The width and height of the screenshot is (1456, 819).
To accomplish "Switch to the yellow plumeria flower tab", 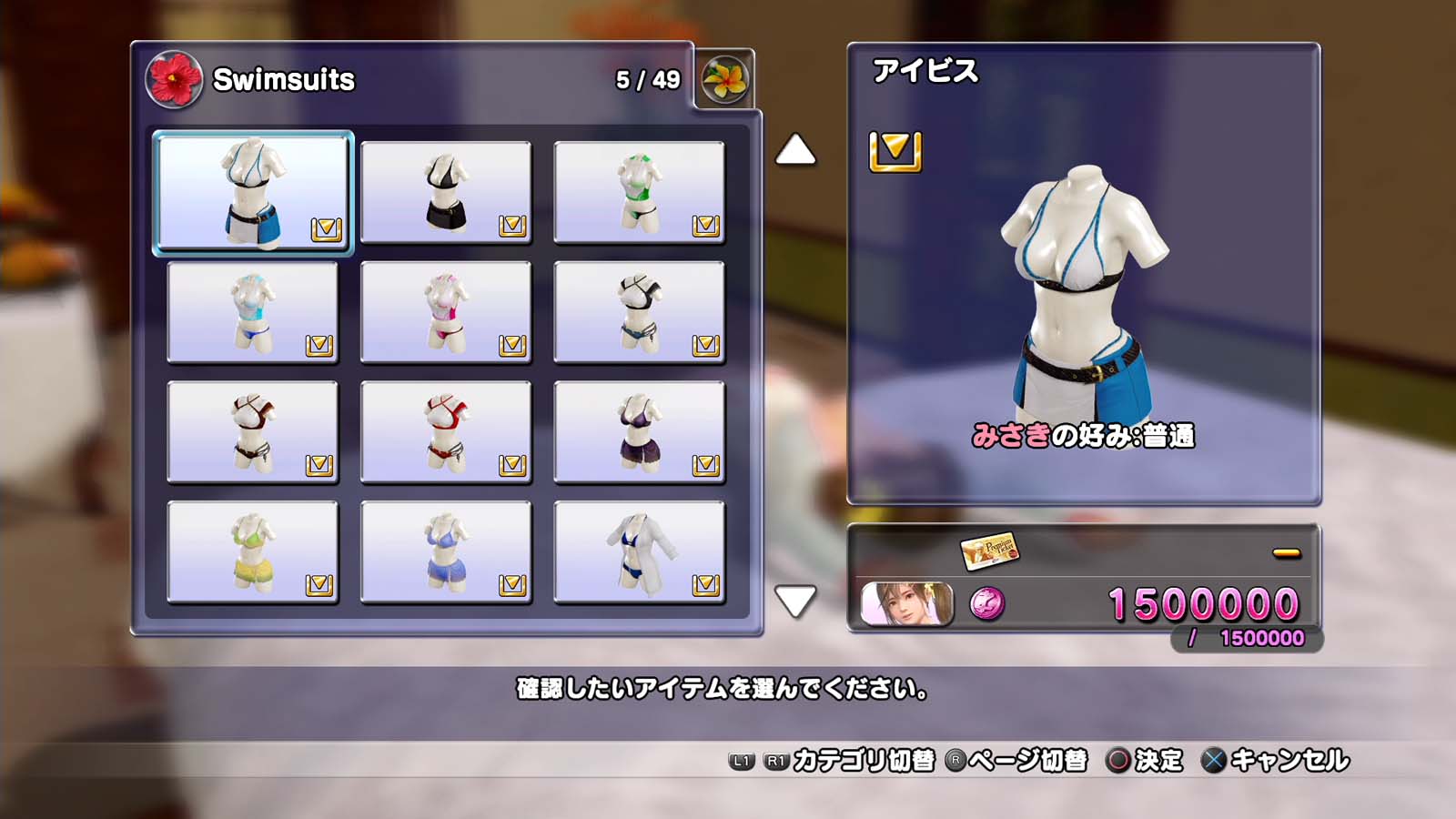I will pyautogui.click(x=724, y=79).
